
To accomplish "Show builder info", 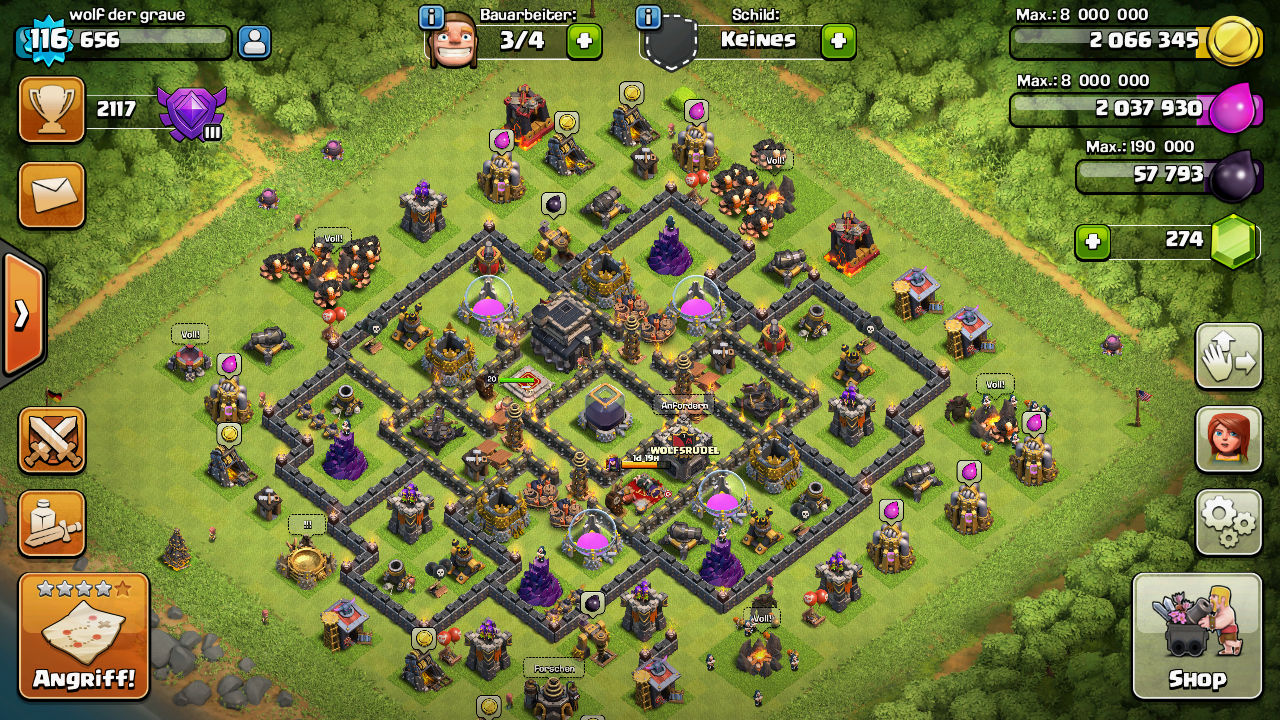I will click(x=432, y=17).
